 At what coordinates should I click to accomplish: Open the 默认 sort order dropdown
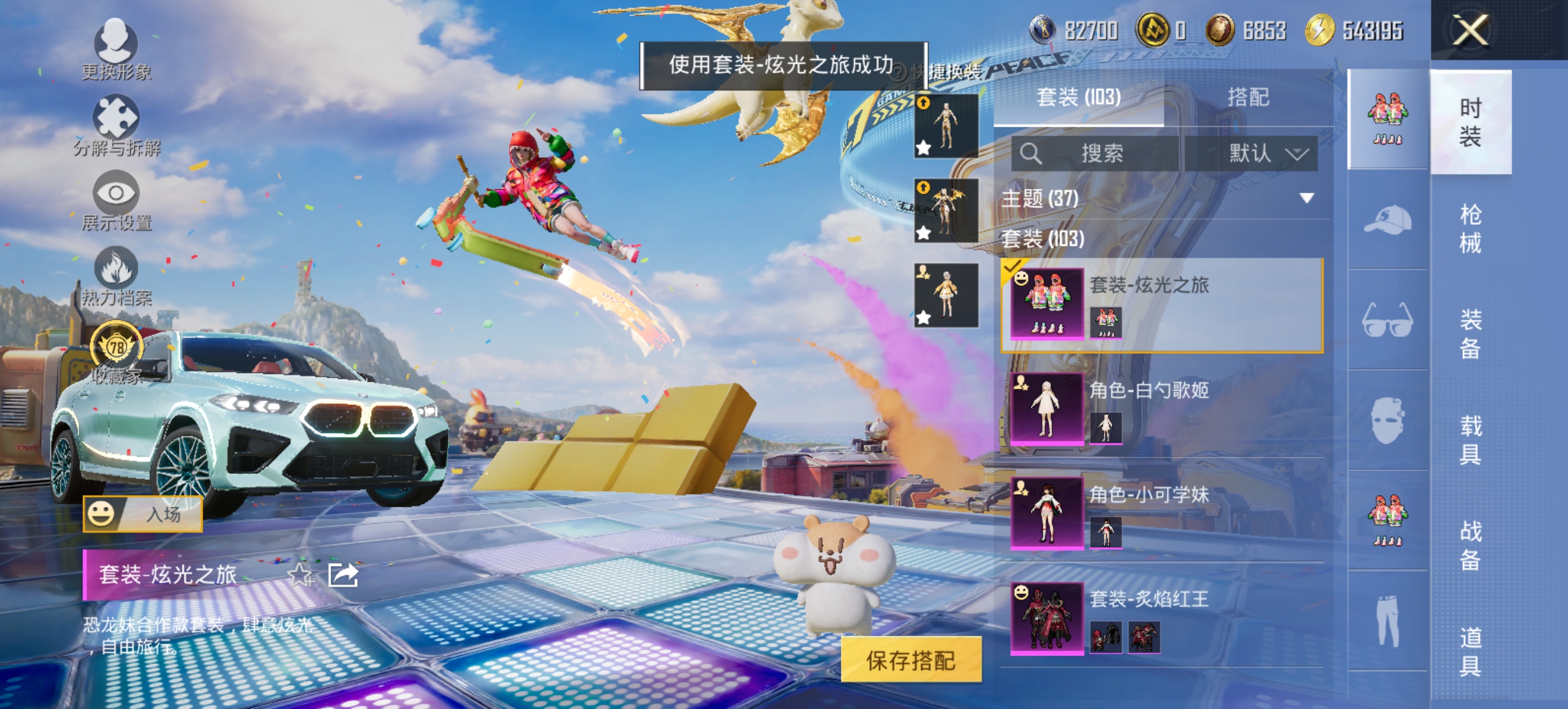1260,154
